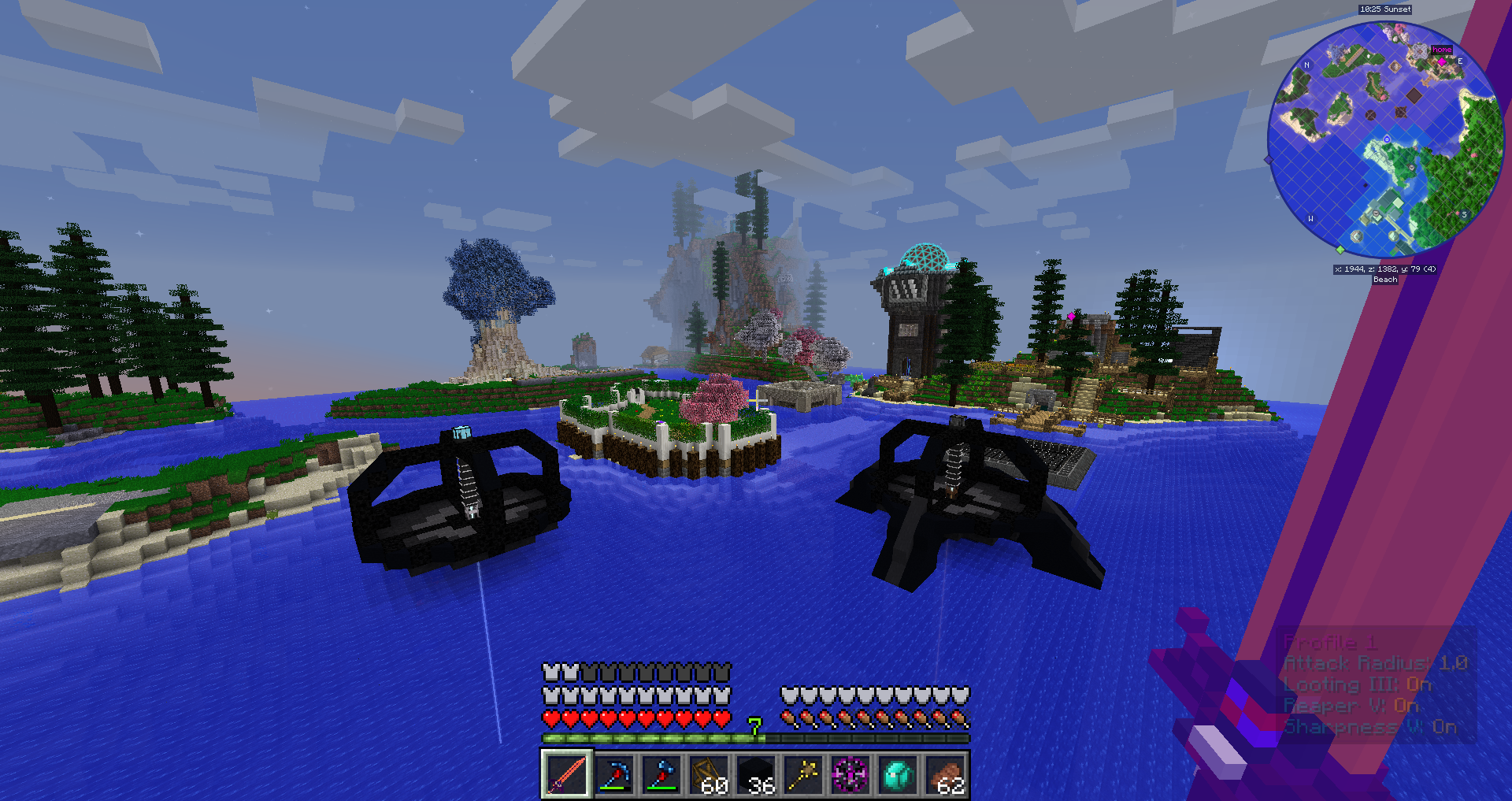
Task: Select the wooden frame stack of 60
Action: coord(709,774)
